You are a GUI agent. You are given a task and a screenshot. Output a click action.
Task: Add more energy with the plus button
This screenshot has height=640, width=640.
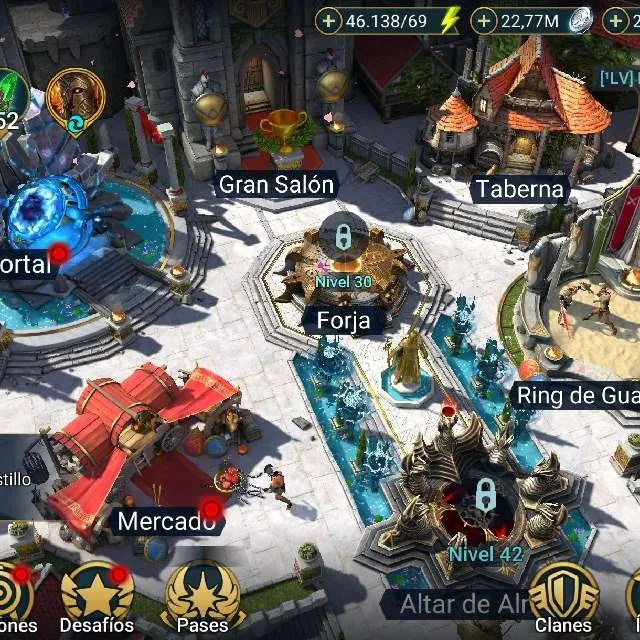click(330, 20)
